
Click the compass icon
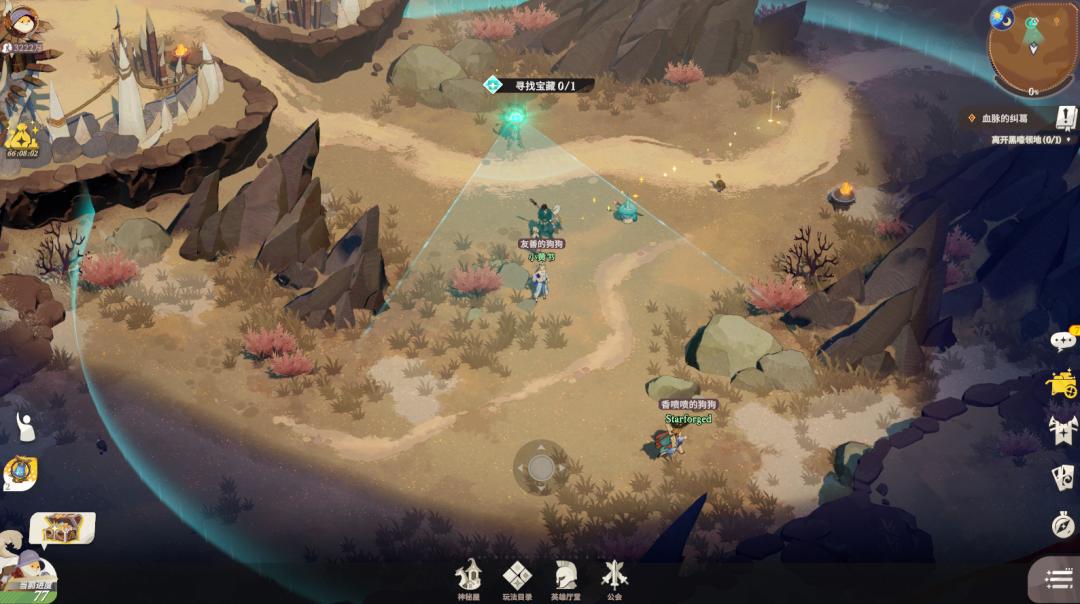(1063, 523)
